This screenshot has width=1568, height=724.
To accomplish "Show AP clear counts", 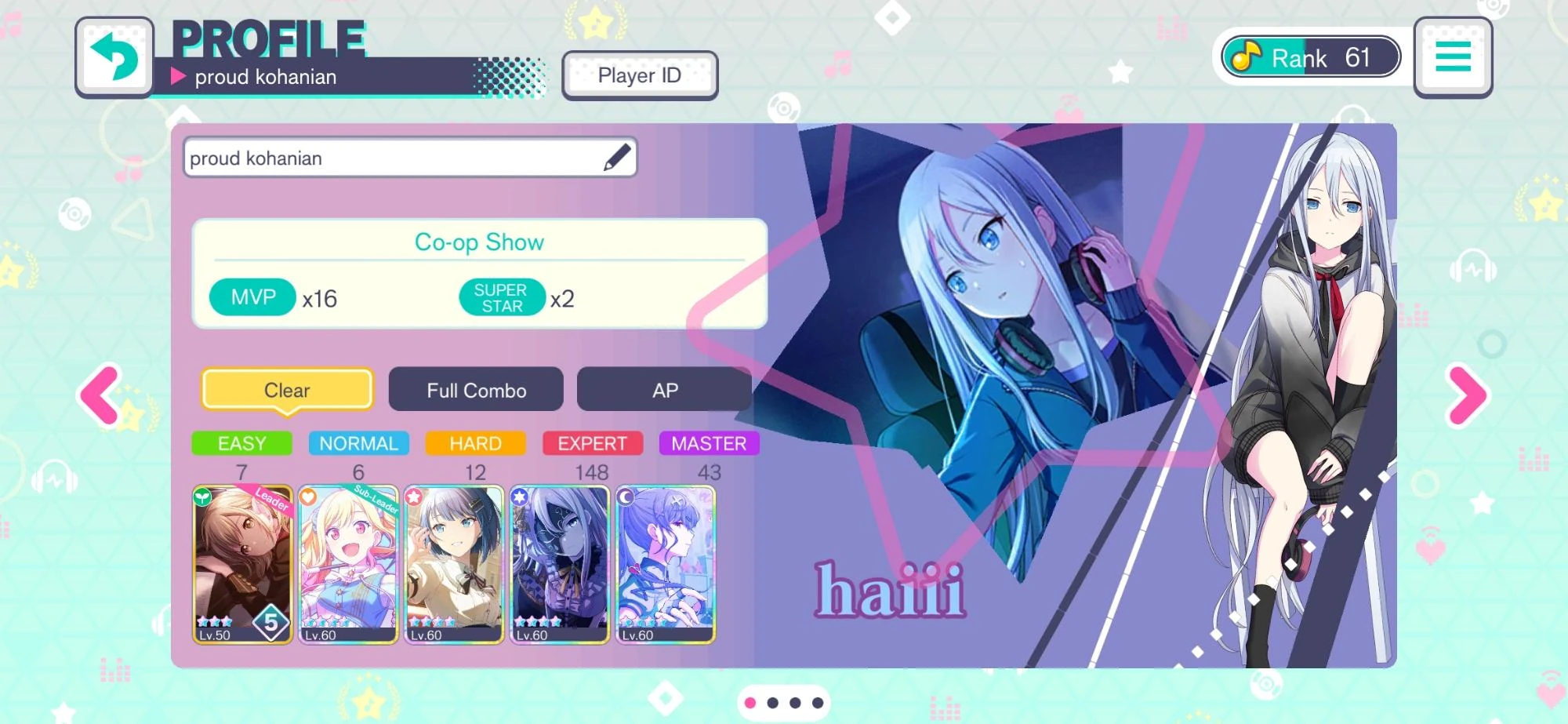I will (x=662, y=388).
